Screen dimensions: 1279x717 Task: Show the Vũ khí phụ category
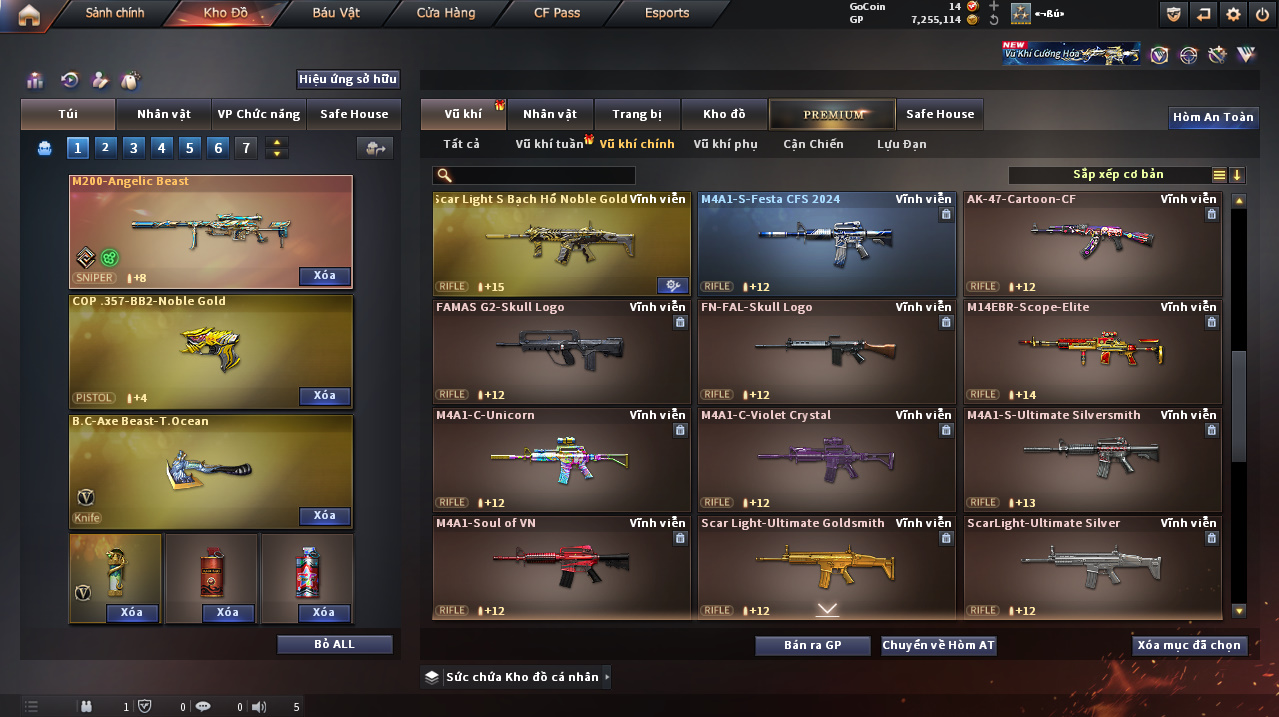(725, 144)
